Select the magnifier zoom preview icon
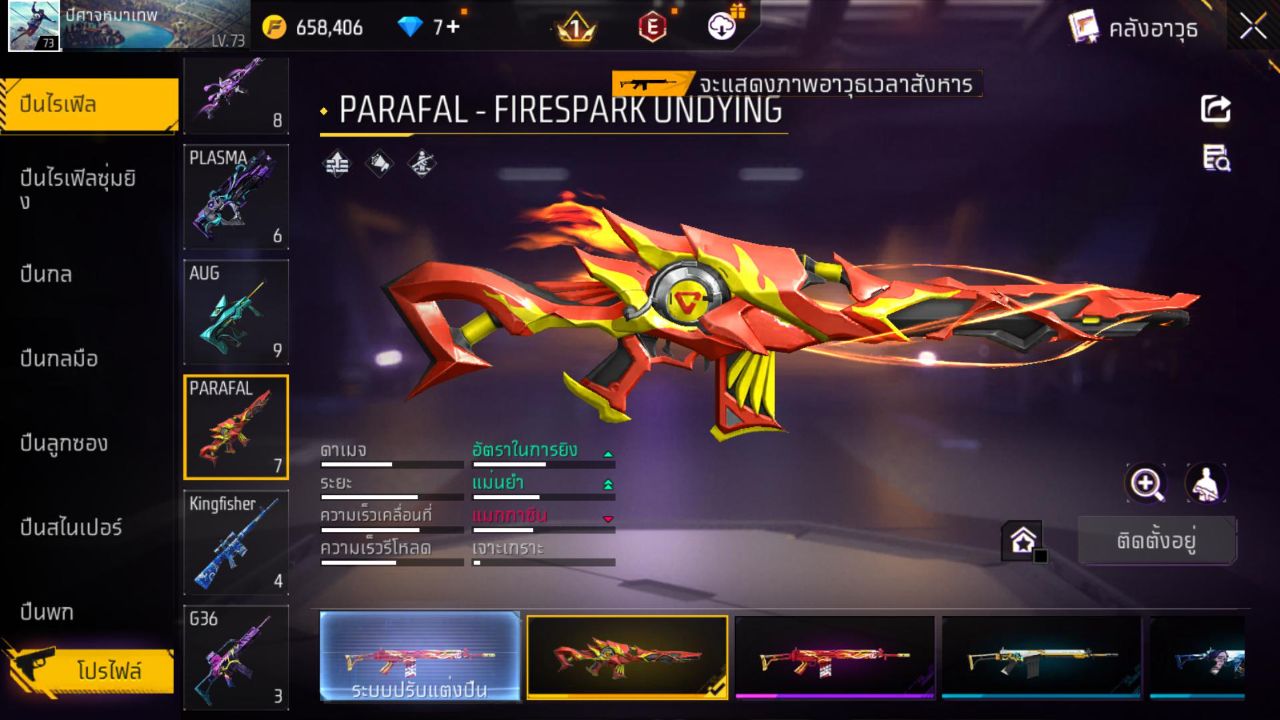Viewport: 1280px width, 720px height. [x=1146, y=484]
